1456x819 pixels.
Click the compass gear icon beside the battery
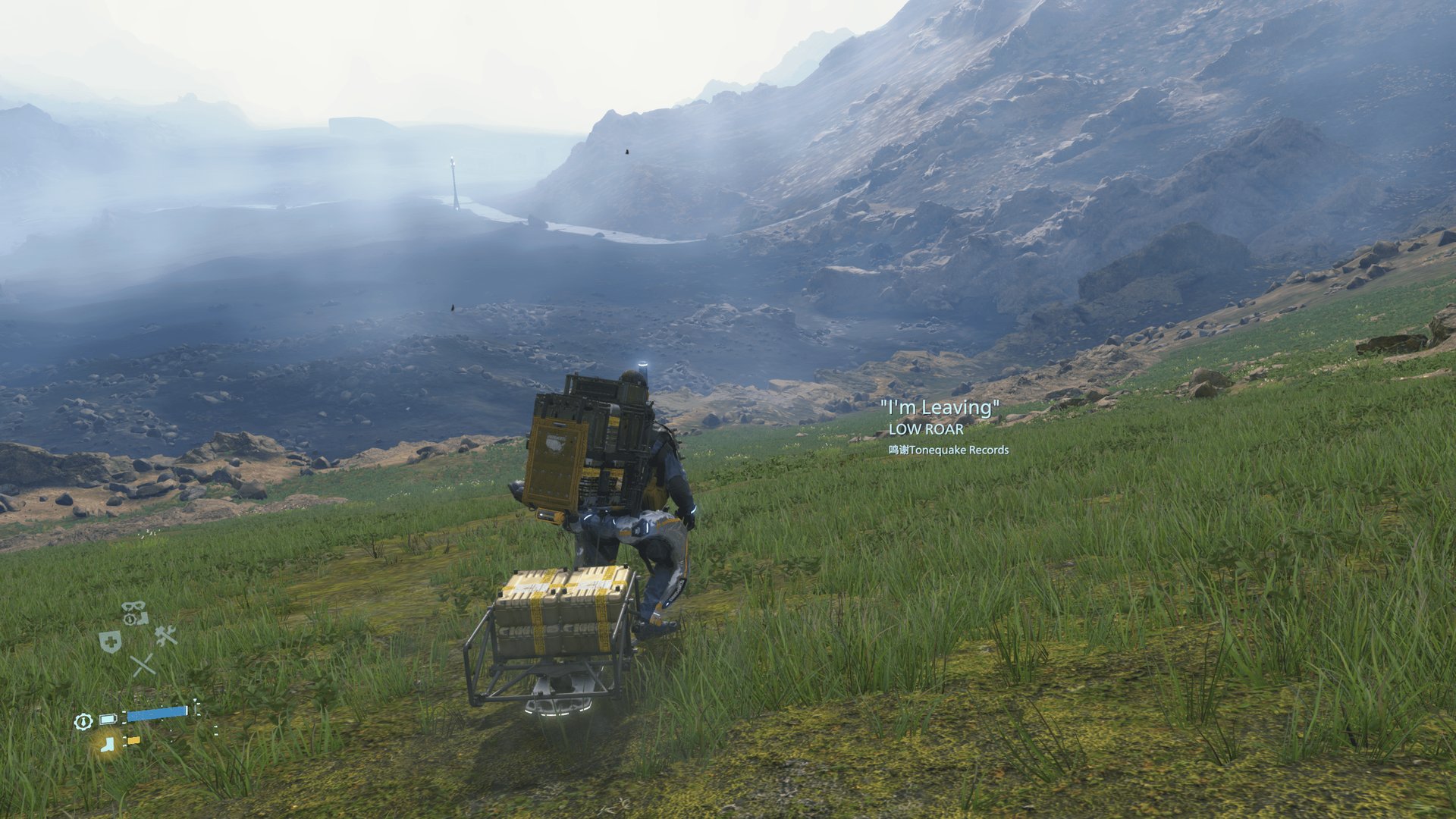(83, 722)
